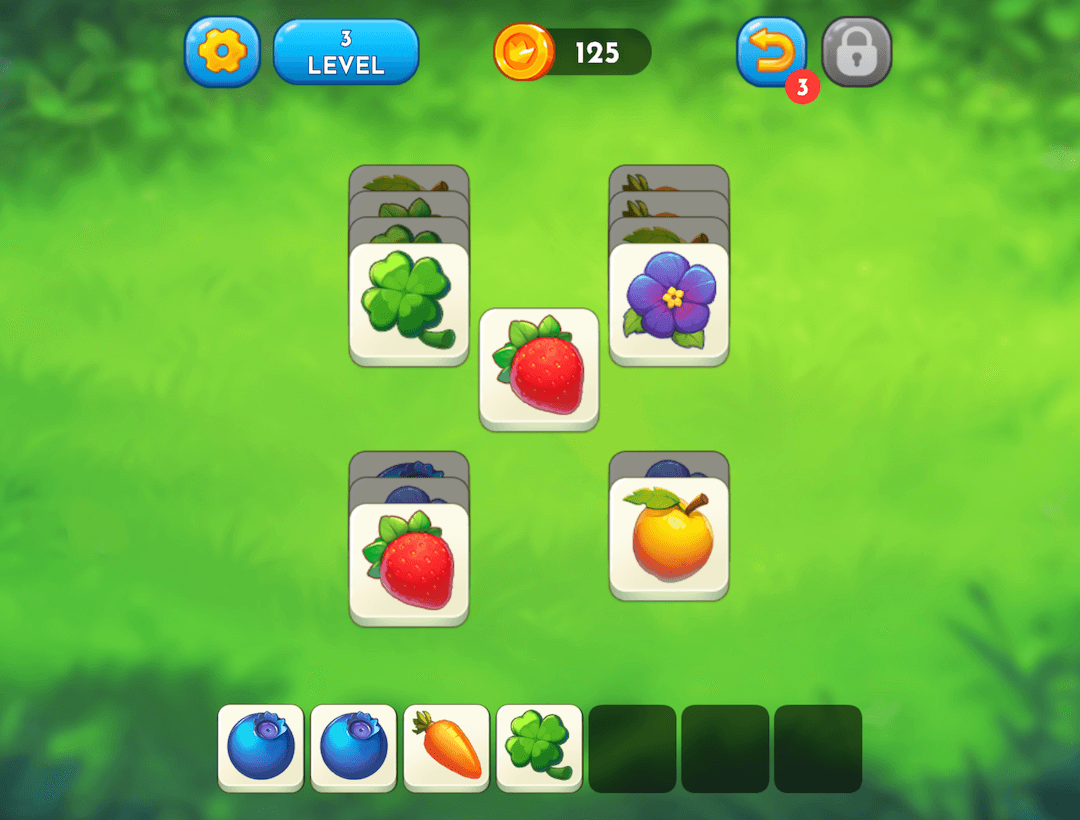The height and width of the screenshot is (820, 1080).
Task: Open the gear settings menu
Action: click(x=222, y=51)
